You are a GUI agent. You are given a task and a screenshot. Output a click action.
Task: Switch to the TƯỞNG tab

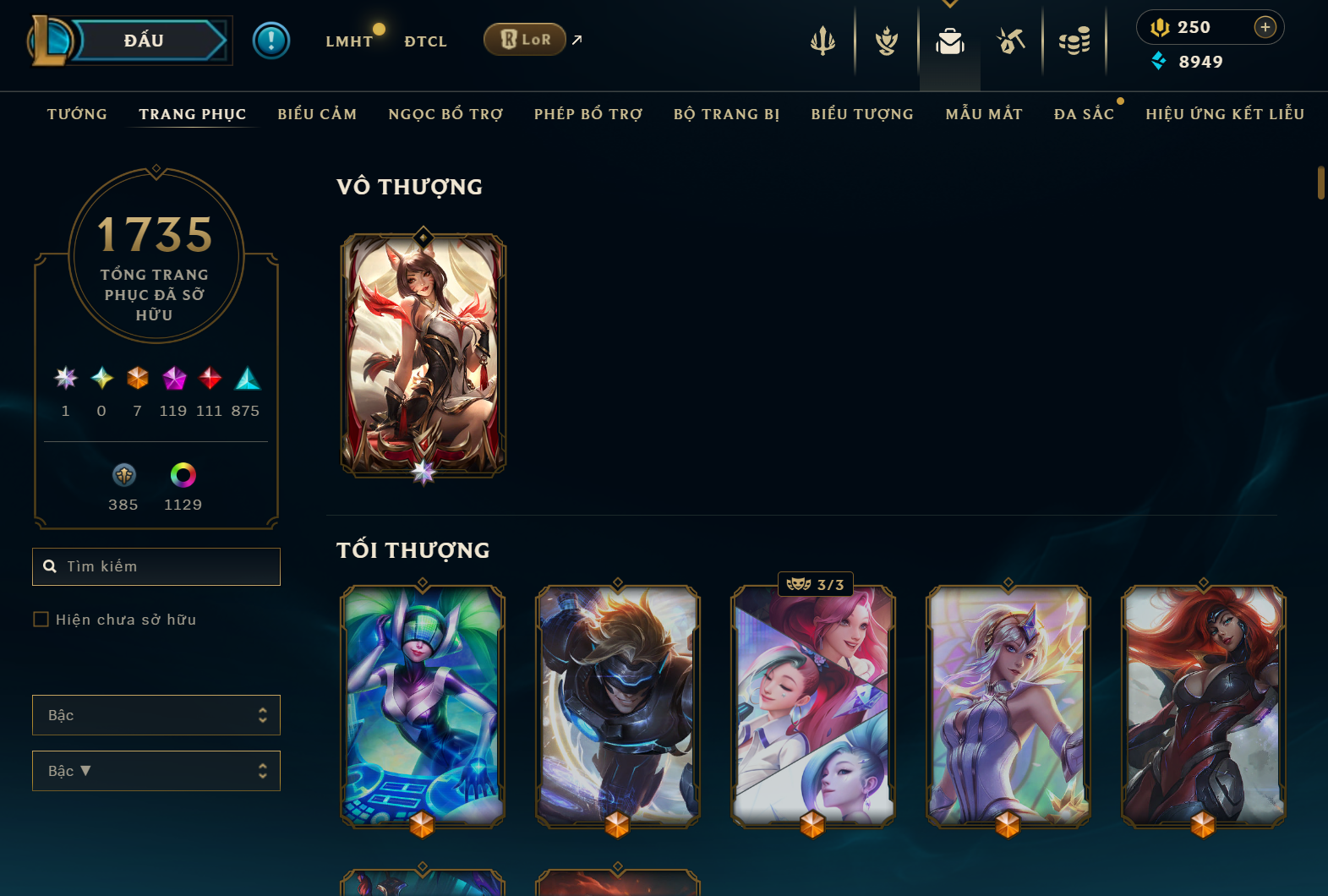[76, 113]
